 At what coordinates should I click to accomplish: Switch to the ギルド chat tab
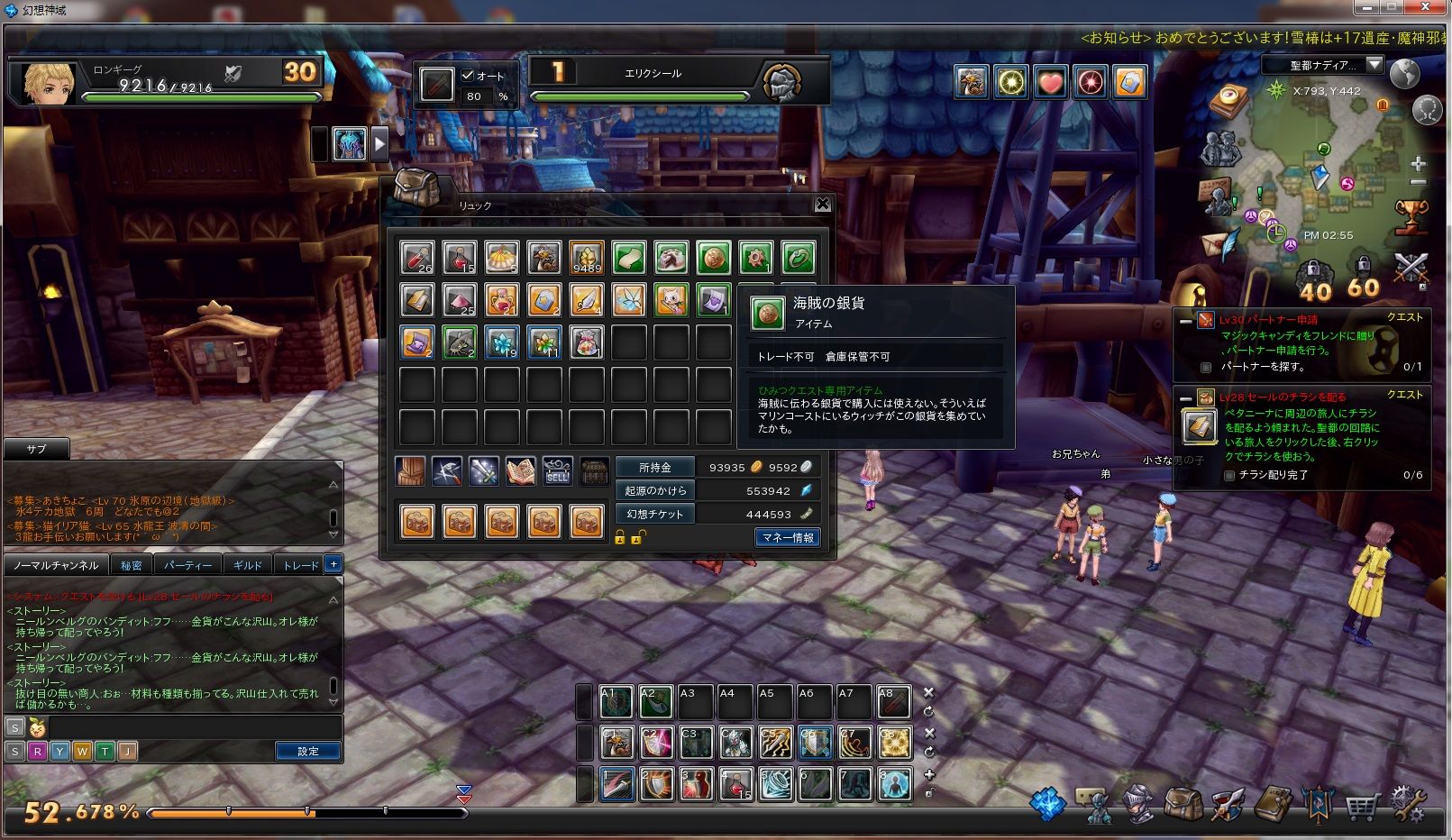[x=247, y=565]
